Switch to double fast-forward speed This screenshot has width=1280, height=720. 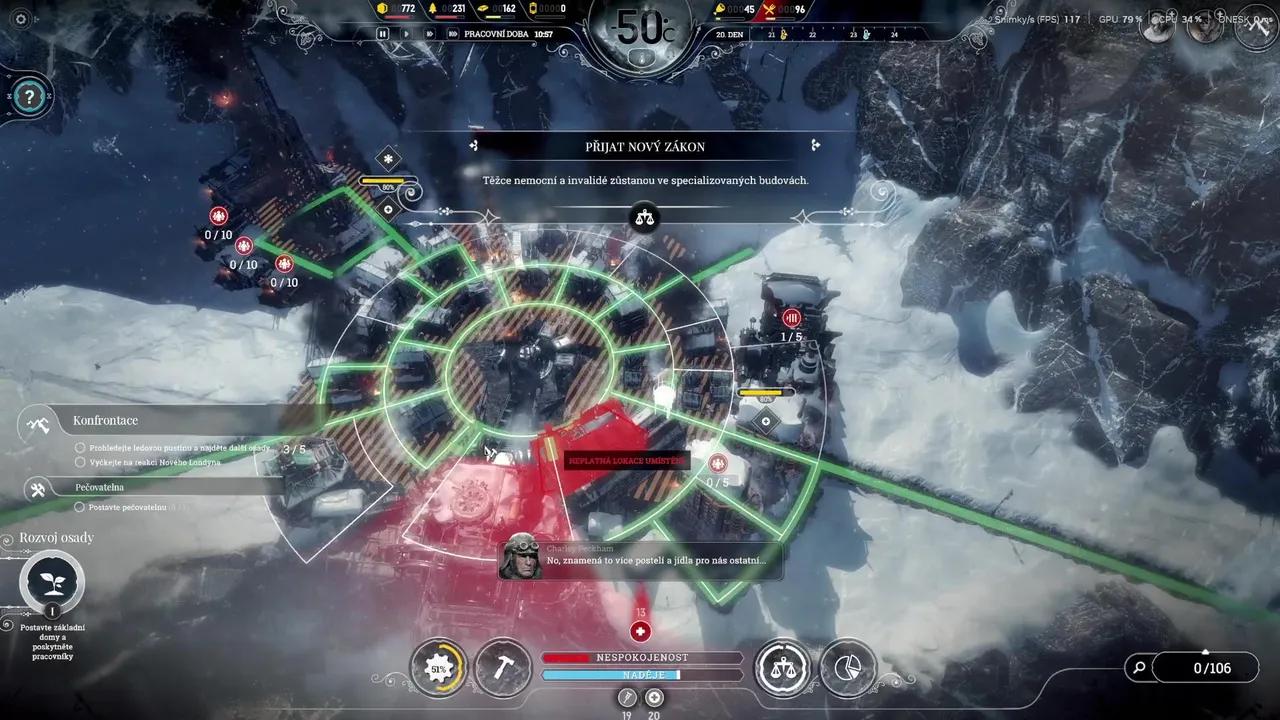pyautogui.click(x=429, y=33)
